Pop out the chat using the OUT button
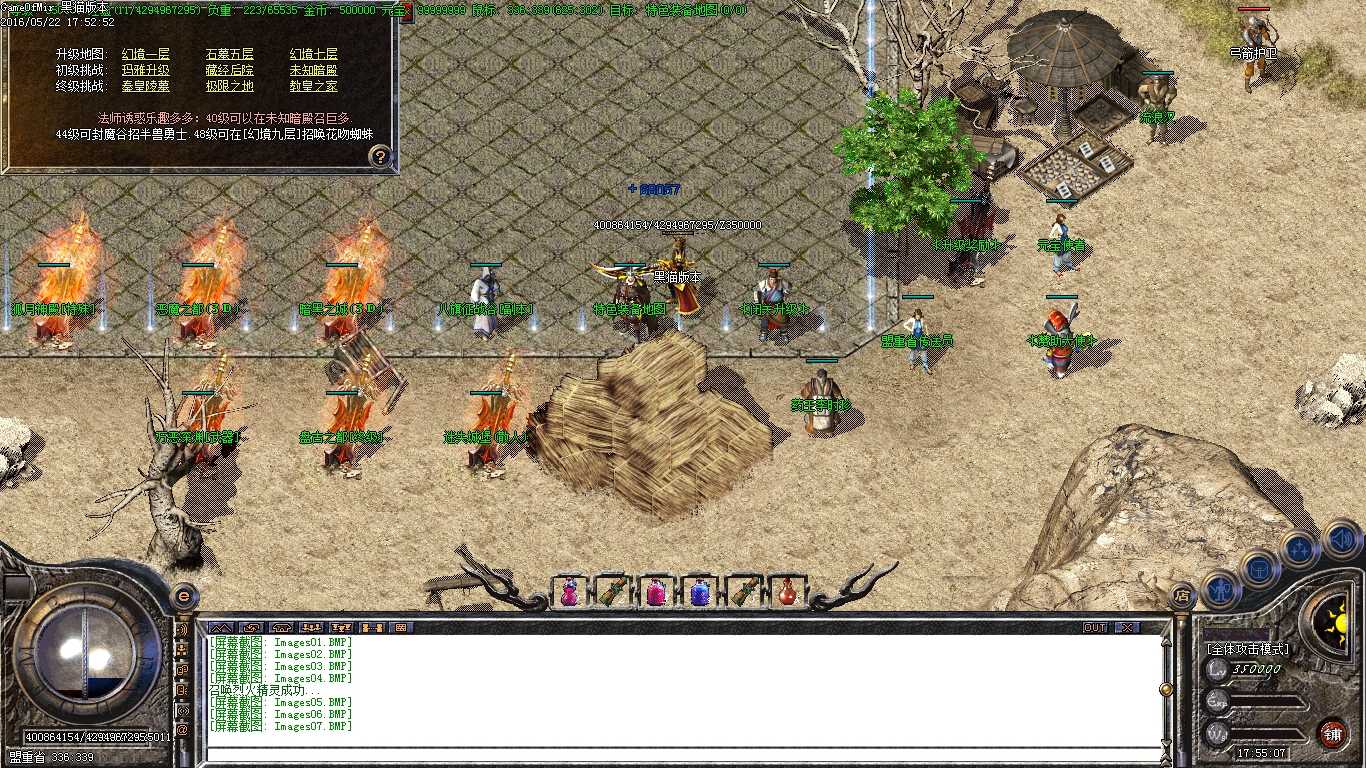 pyautogui.click(x=1095, y=627)
